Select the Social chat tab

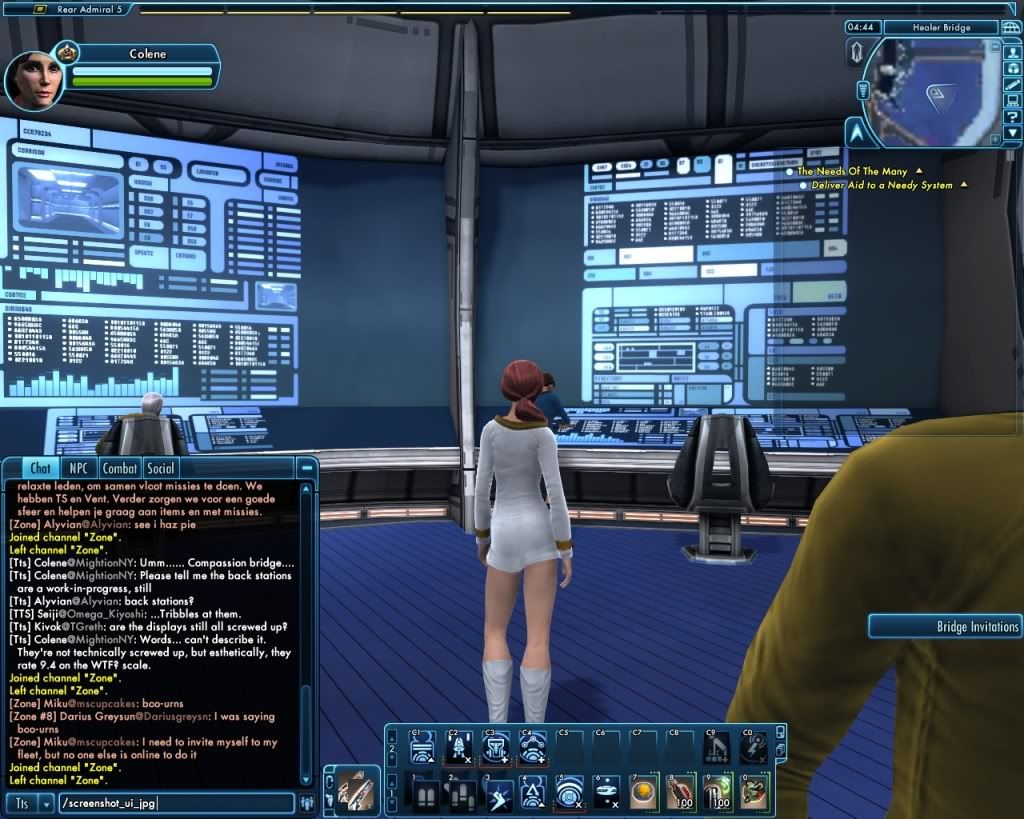pos(161,468)
